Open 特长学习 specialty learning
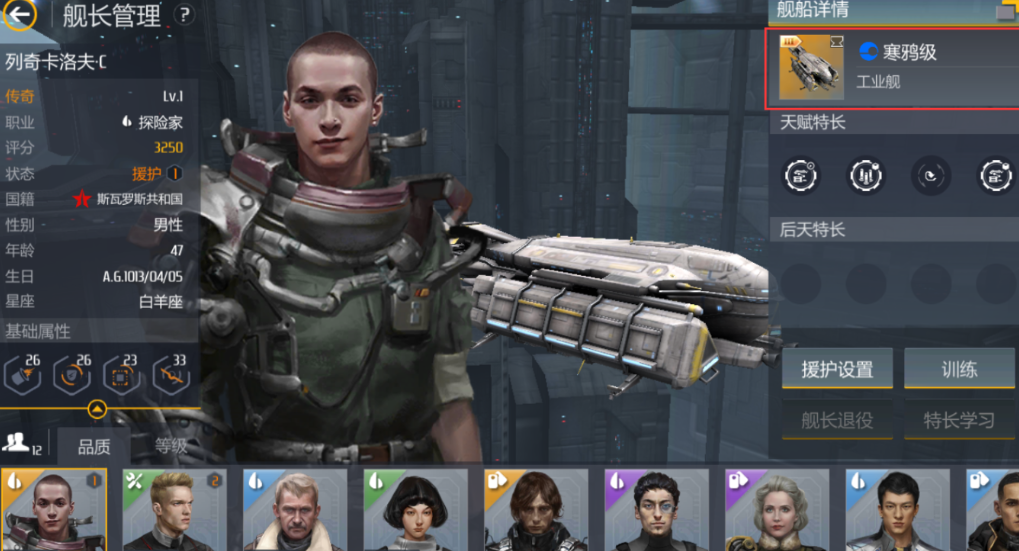This screenshot has width=1019, height=551. pos(958,421)
